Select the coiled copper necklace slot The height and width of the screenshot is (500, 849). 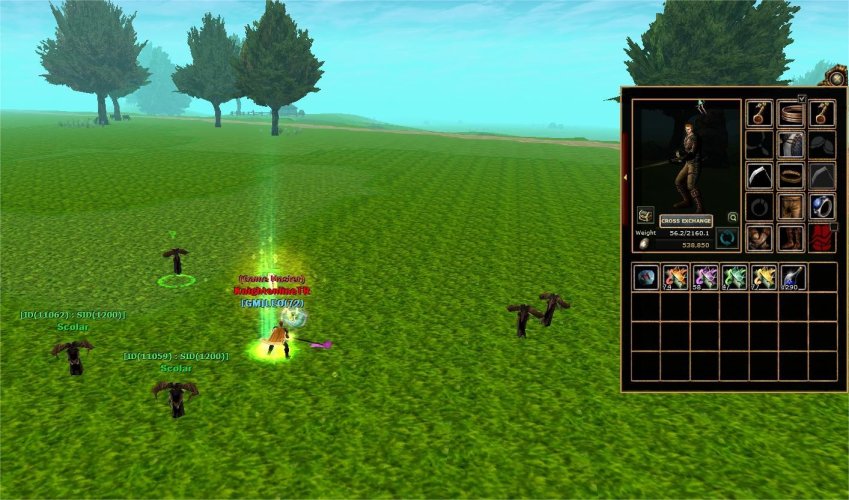tap(791, 114)
